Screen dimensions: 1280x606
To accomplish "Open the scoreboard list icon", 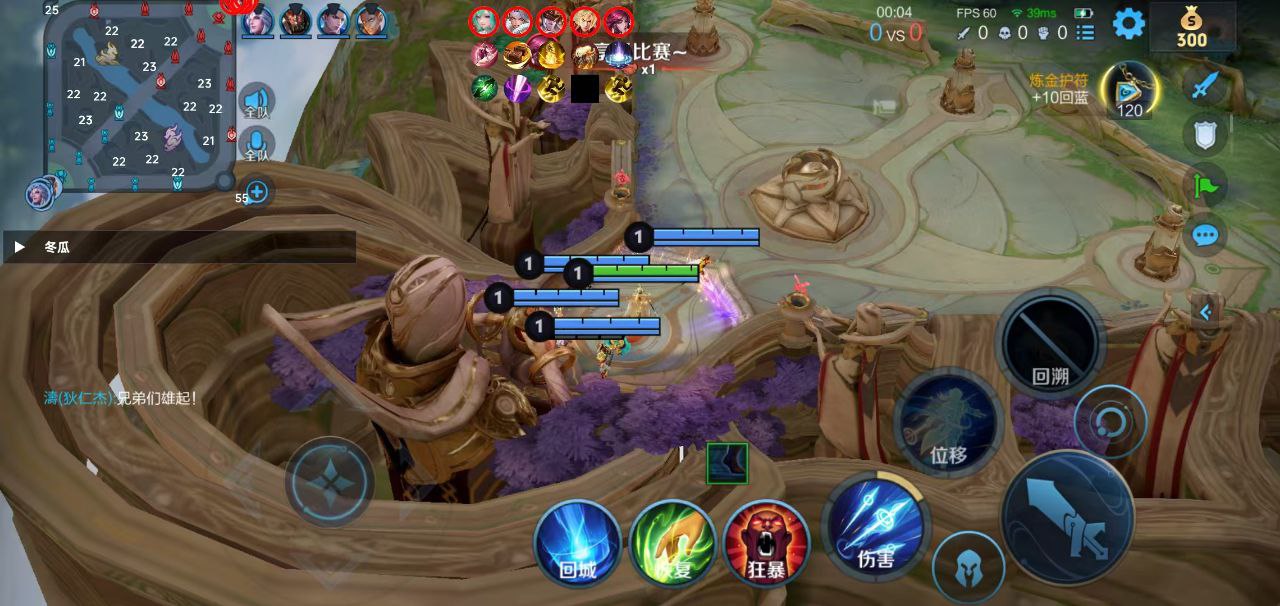I will [1085, 33].
